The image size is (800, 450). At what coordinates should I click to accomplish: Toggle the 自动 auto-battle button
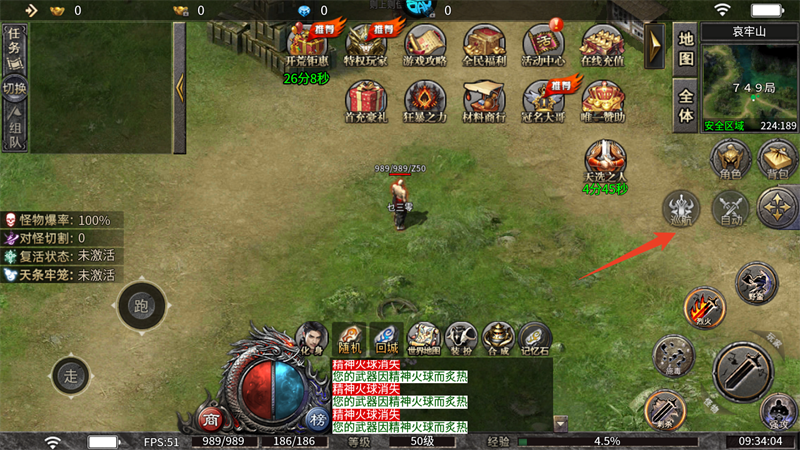point(730,209)
